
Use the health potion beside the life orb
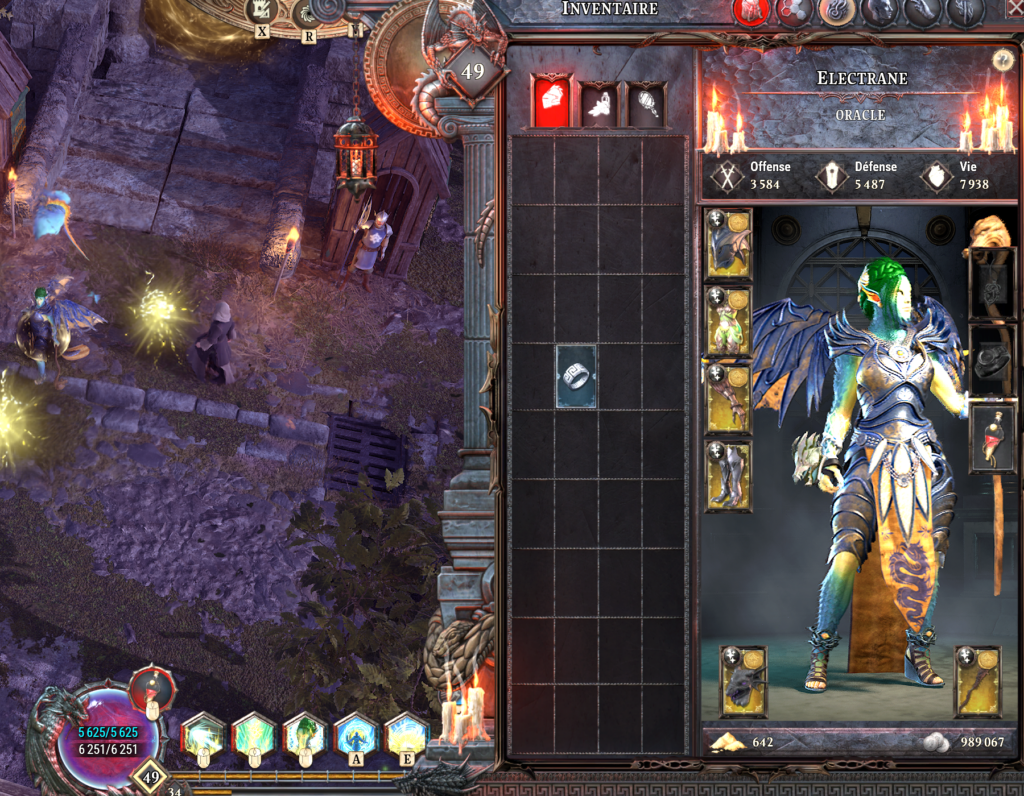pyautogui.click(x=152, y=692)
